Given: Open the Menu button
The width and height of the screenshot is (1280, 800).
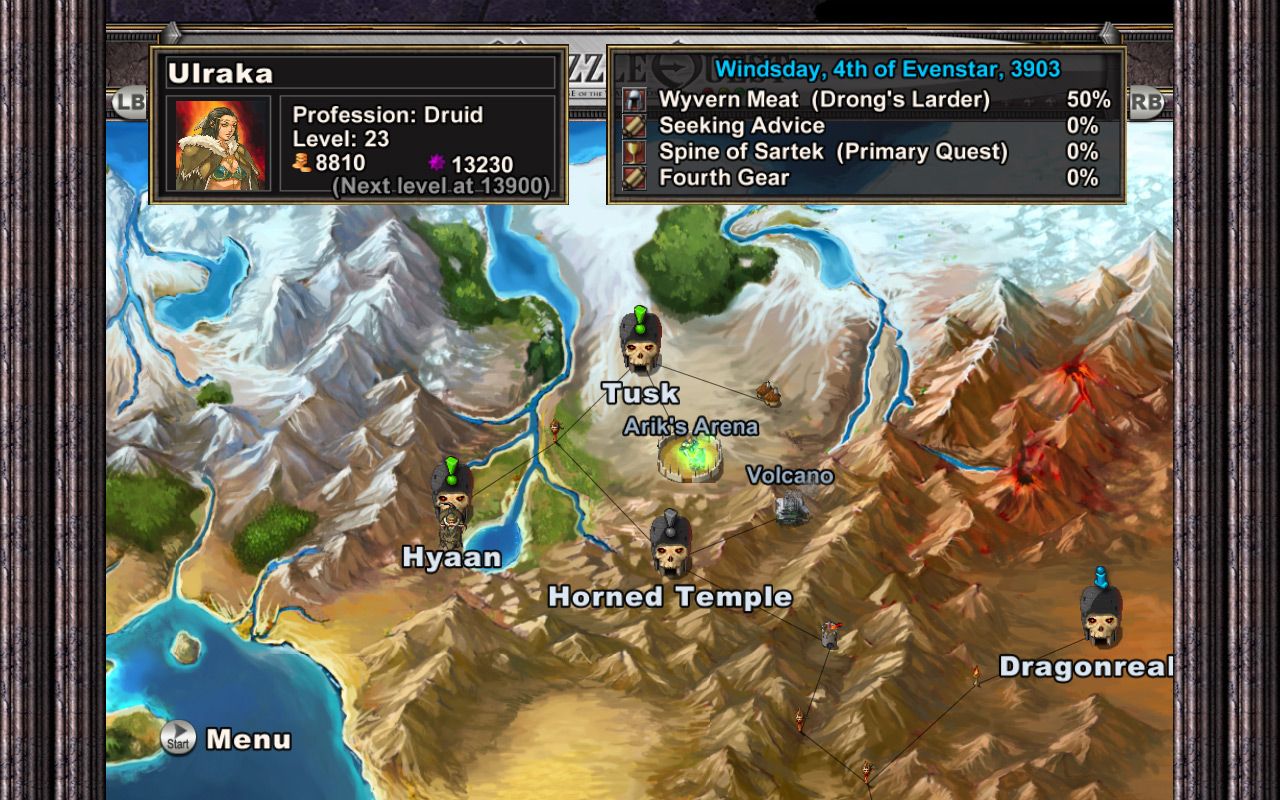Looking at the screenshot, I should (x=228, y=739).
